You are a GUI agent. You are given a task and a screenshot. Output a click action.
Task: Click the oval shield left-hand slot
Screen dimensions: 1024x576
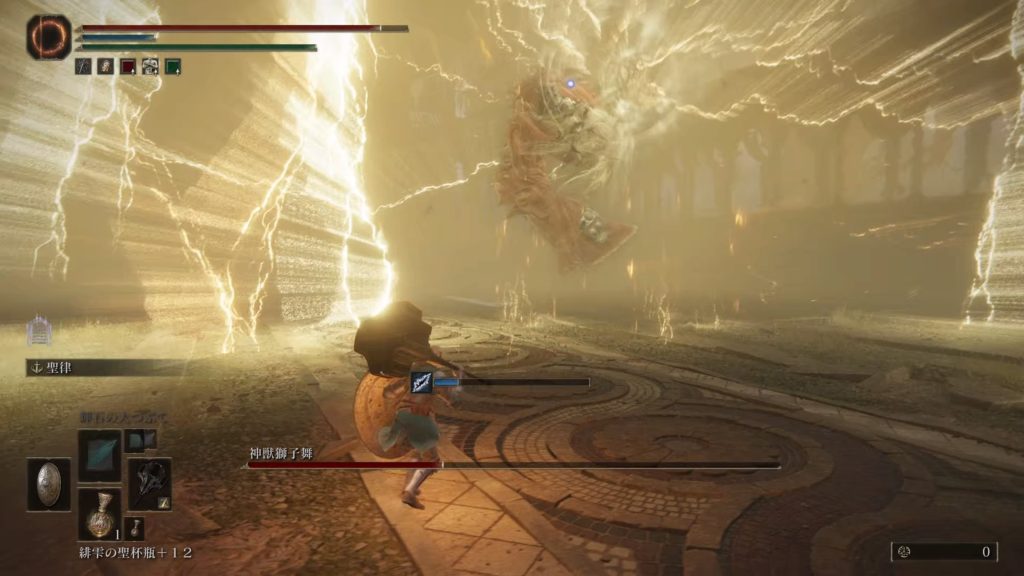click(48, 484)
